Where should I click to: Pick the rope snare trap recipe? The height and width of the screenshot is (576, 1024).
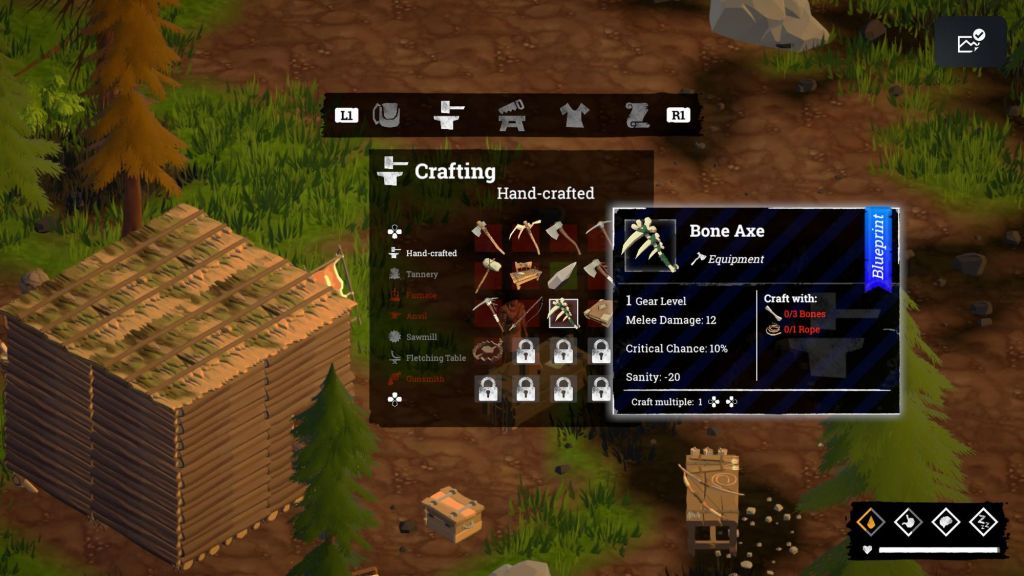point(487,350)
